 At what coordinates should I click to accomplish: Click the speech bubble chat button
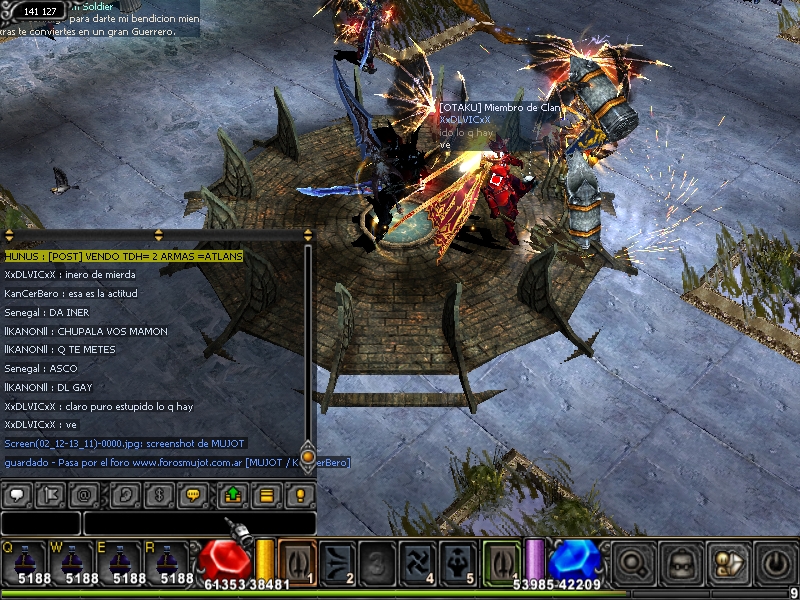pyautogui.click(x=18, y=494)
